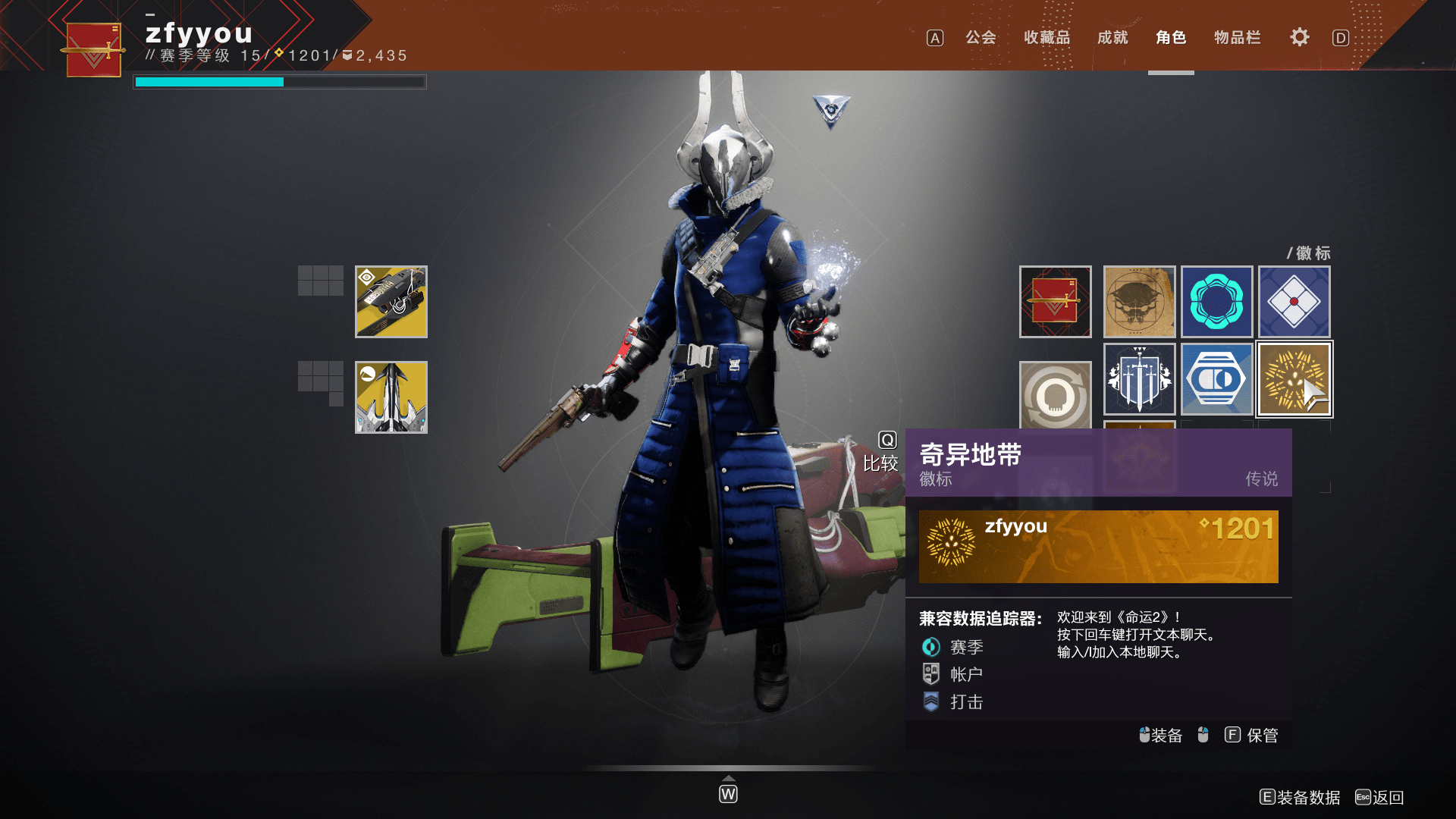Switch to the 物品栏 inventory tab
Screen dimensions: 1456x819
[x=1237, y=37]
